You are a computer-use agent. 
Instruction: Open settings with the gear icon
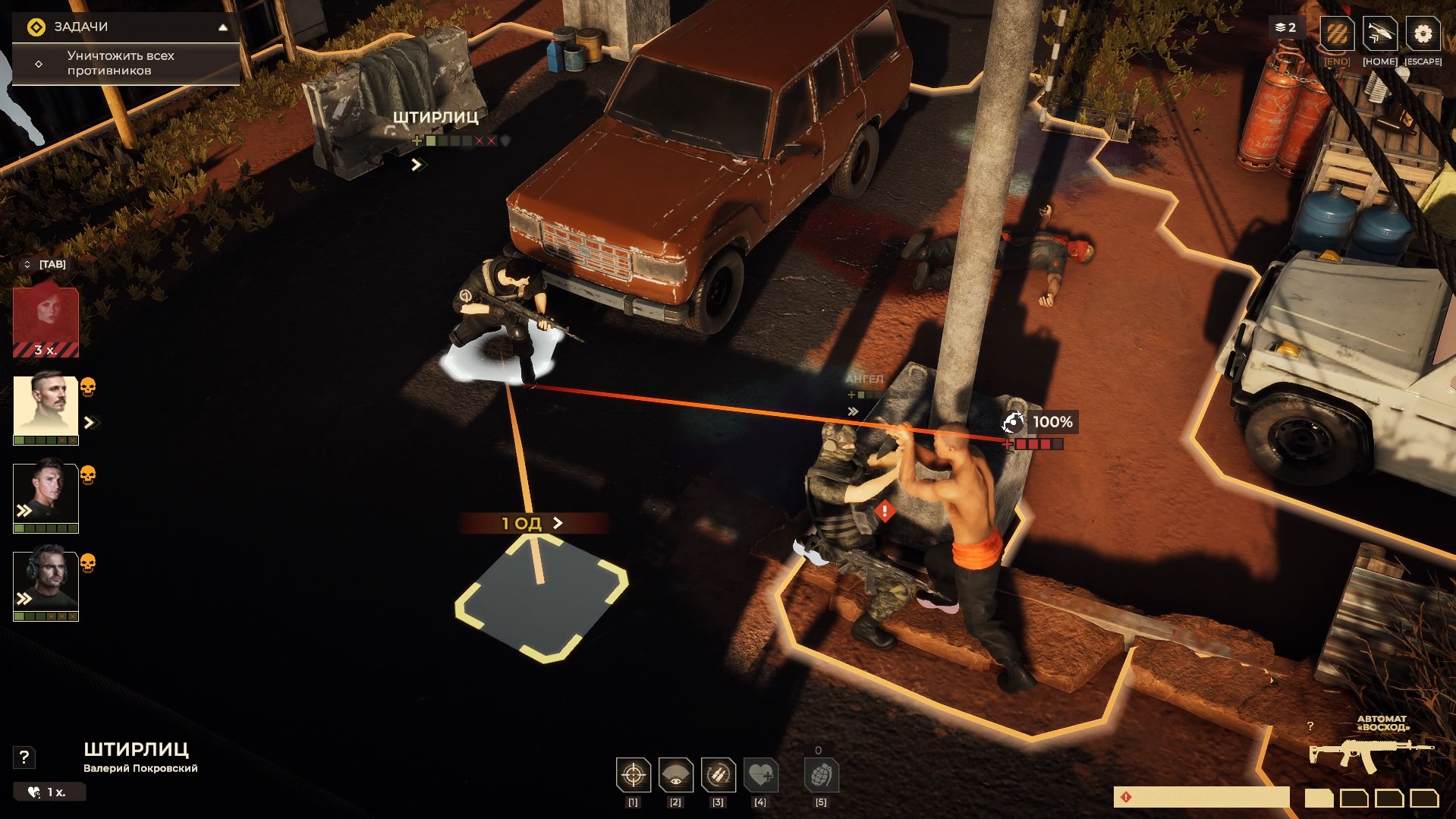point(1423,34)
